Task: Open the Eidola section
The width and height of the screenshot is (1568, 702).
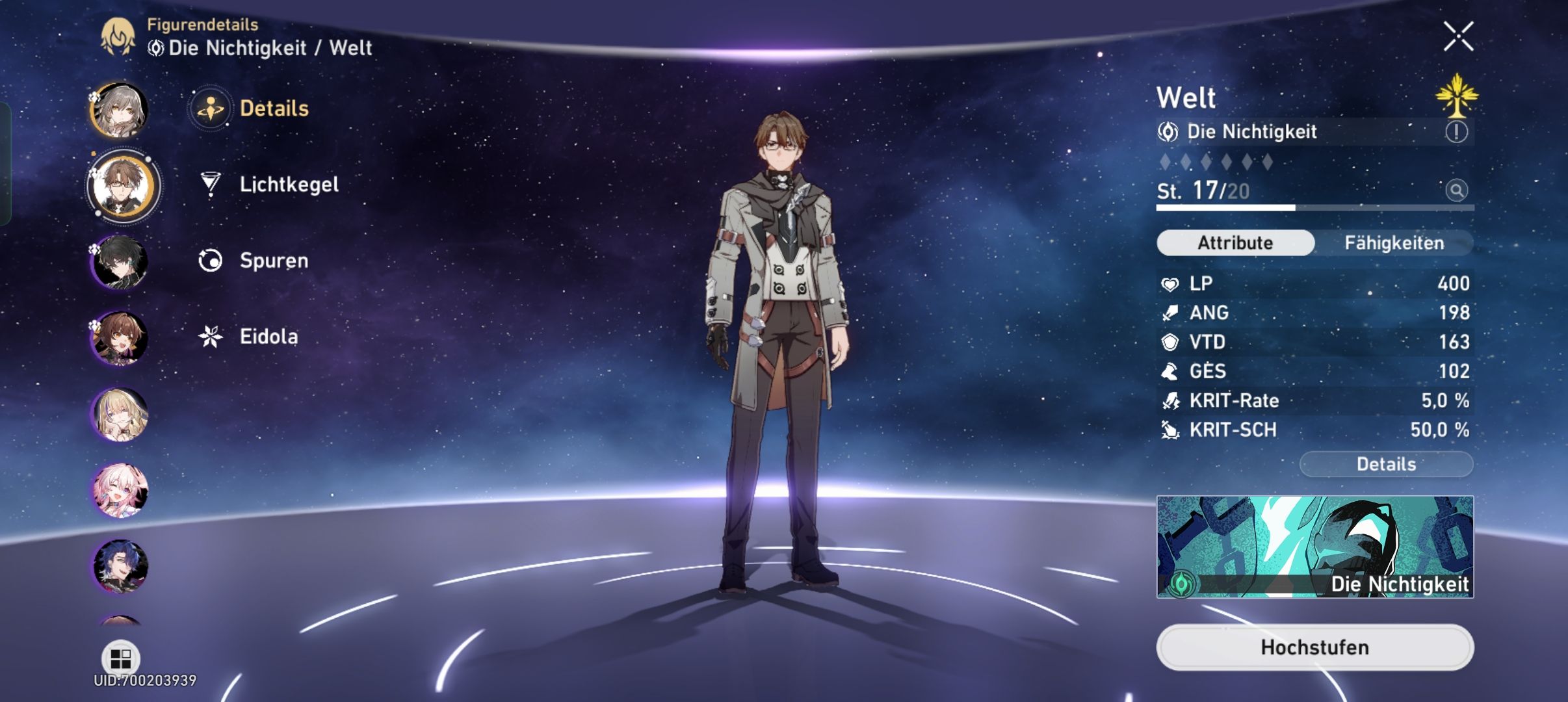Action: coord(209,337)
